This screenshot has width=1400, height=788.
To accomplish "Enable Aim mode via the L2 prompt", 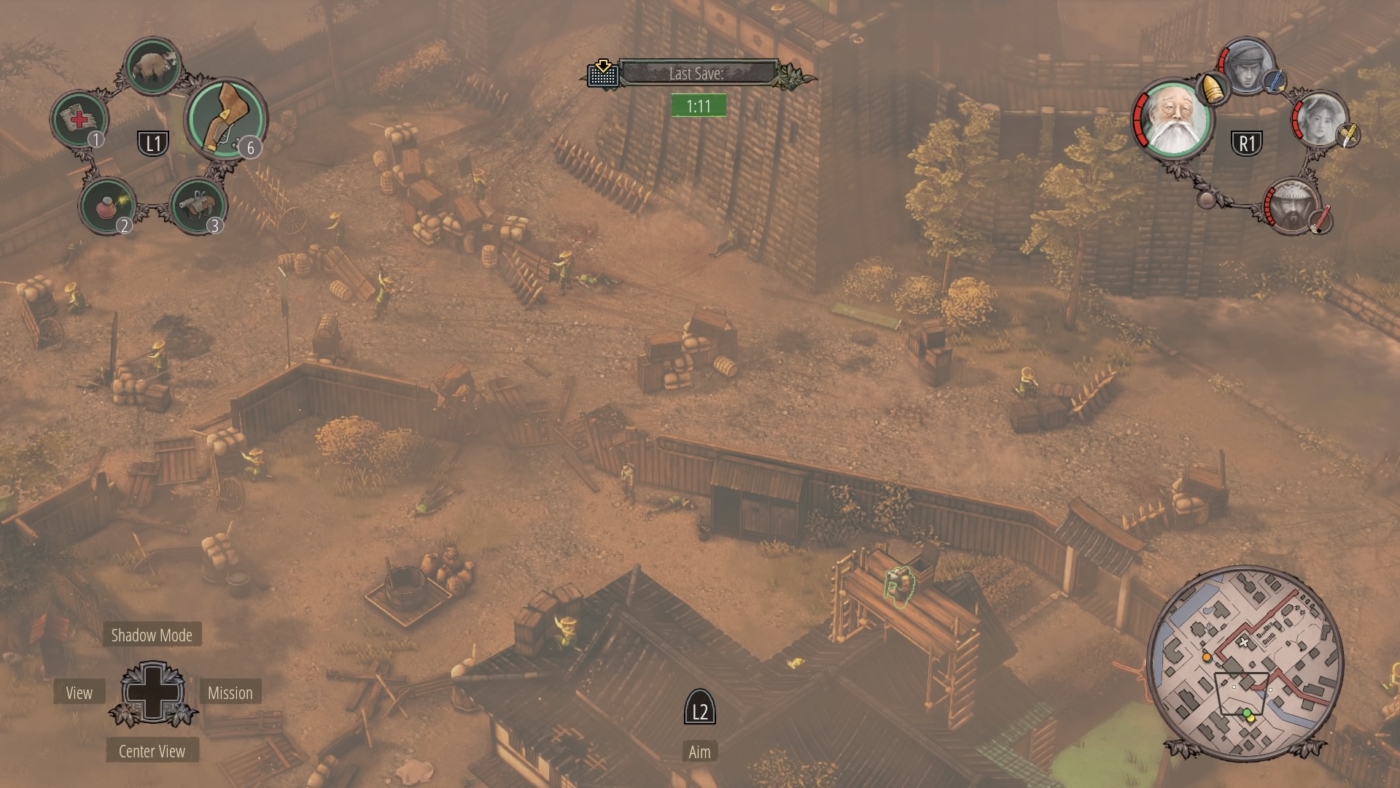I will tap(699, 708).
